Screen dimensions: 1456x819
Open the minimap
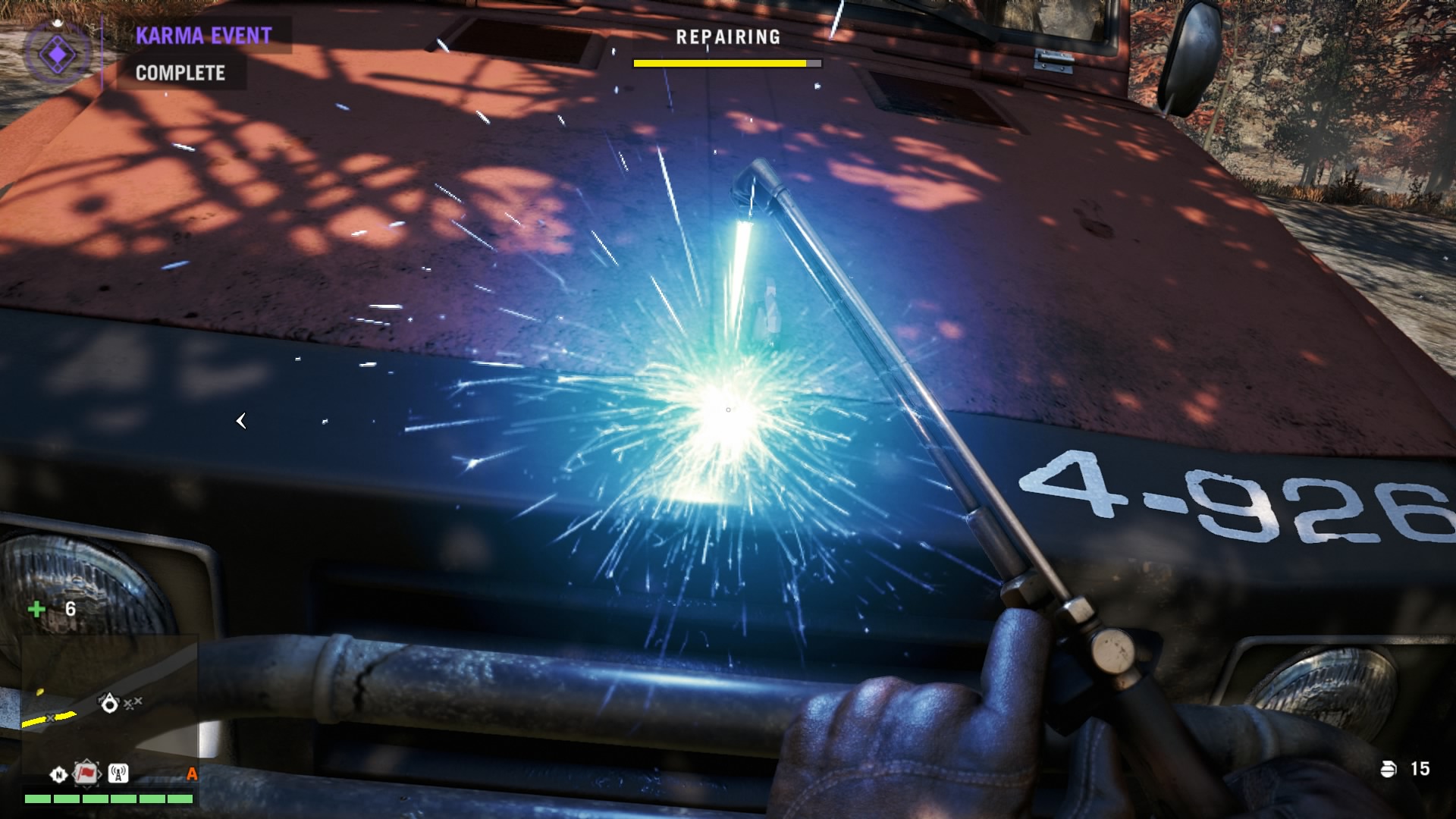[x=109, y=709]
